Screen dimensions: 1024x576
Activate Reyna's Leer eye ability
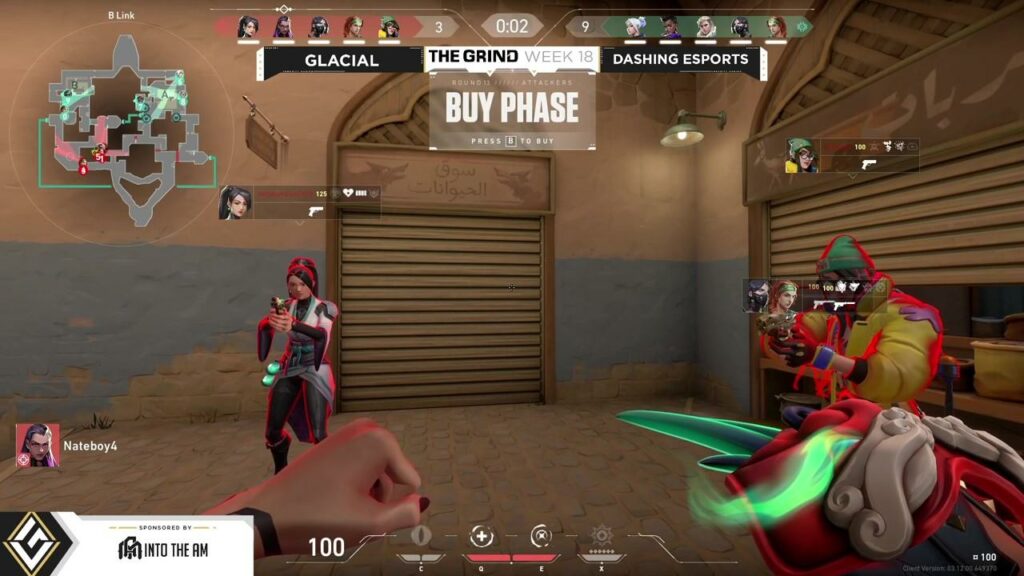pos(421,537)
